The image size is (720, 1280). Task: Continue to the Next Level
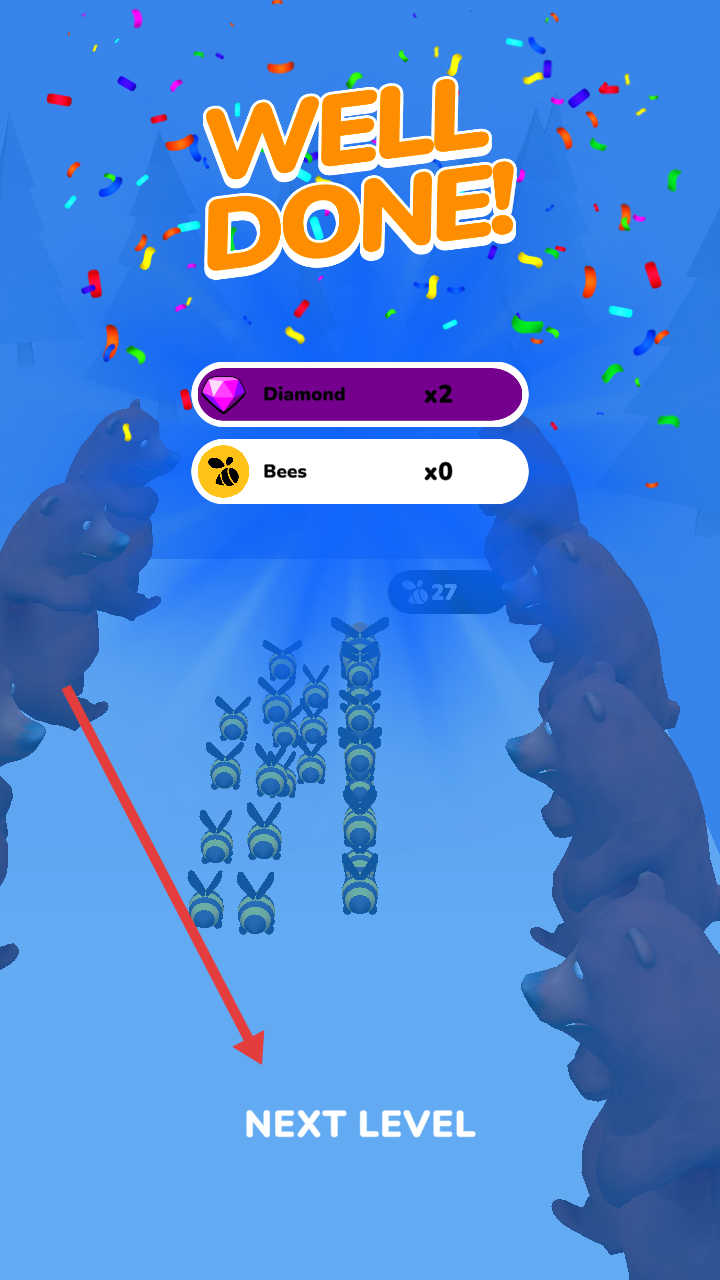click(x=360, y=1124)
